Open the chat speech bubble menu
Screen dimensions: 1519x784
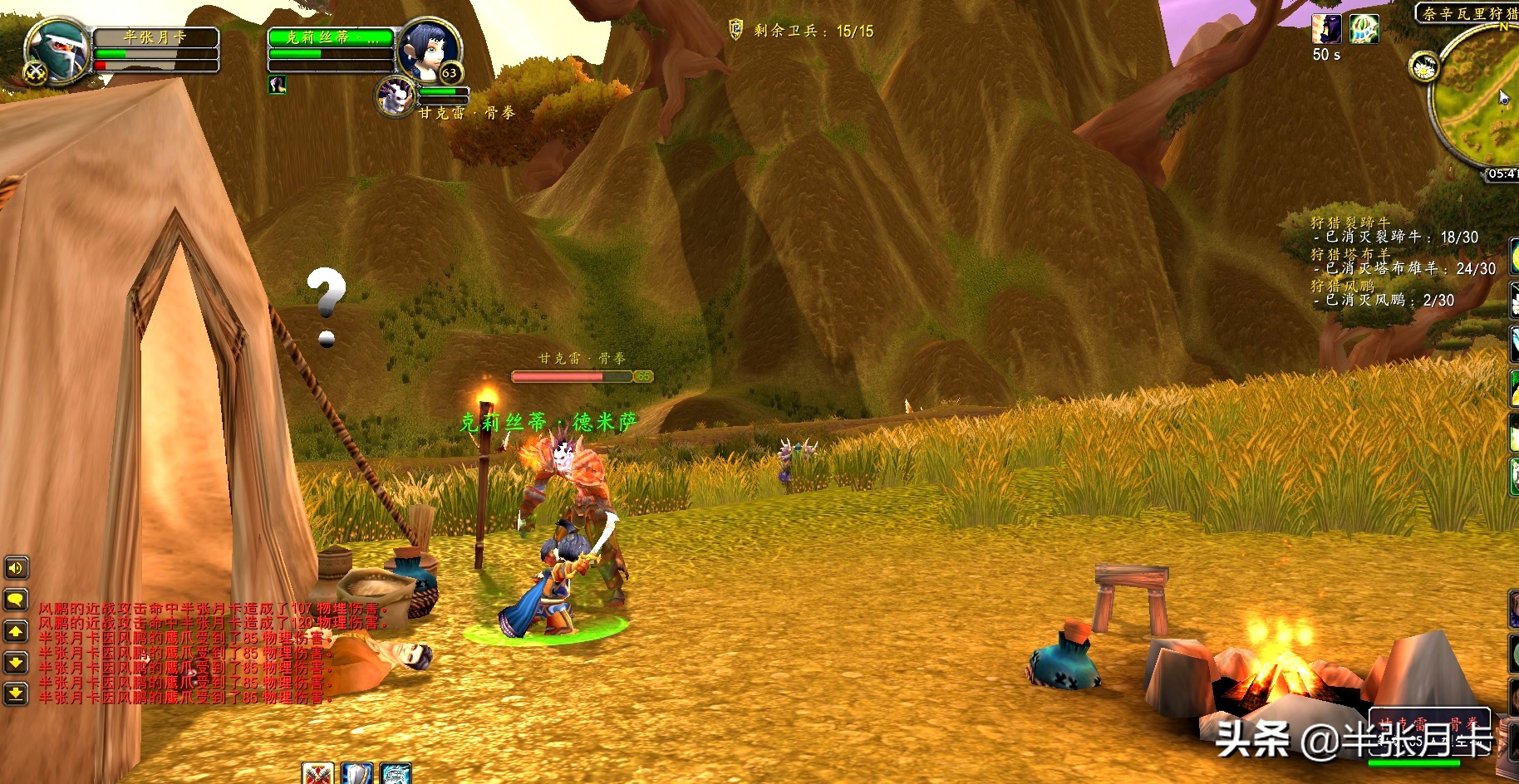tap(16, 600)
